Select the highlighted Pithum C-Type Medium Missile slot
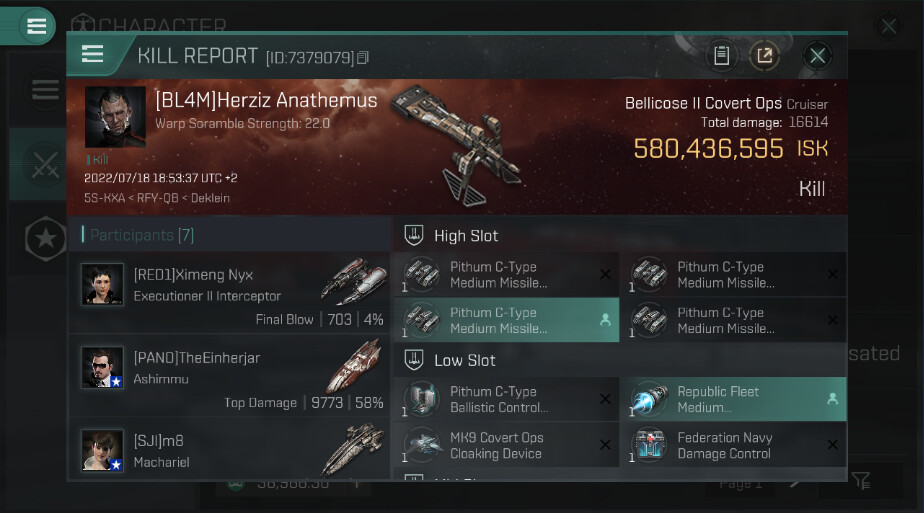 (x=505, y=320)
